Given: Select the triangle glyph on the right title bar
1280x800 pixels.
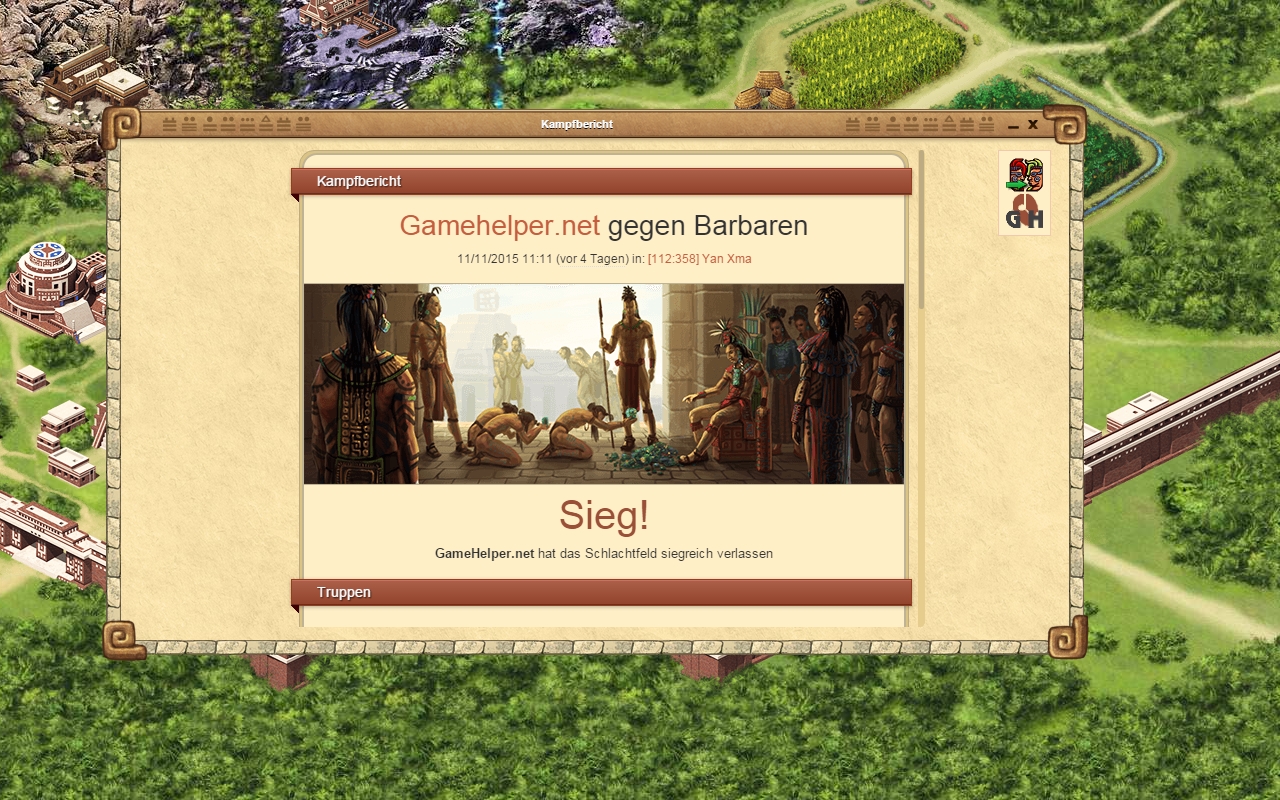Looking at the screenshot, I should pyautogui.click(x=950, y=124).
